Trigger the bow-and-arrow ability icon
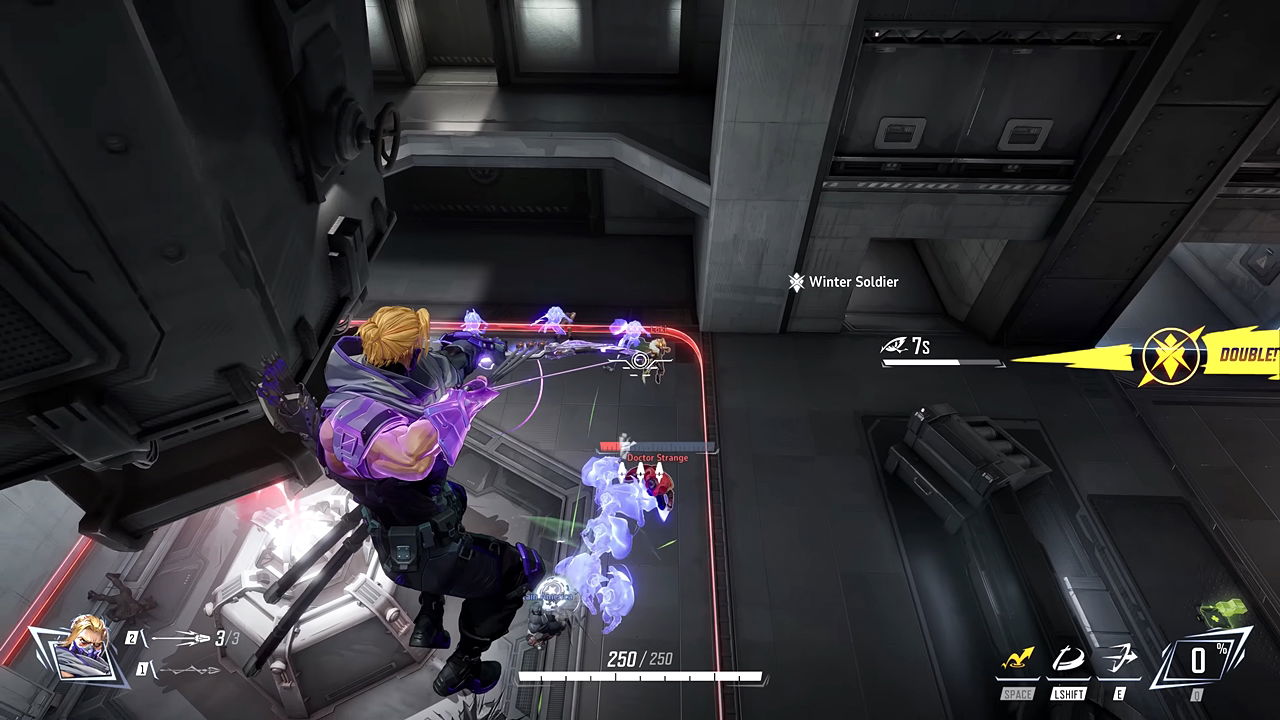Viewport: 1280px width, 720px height. click(1119, 660)
